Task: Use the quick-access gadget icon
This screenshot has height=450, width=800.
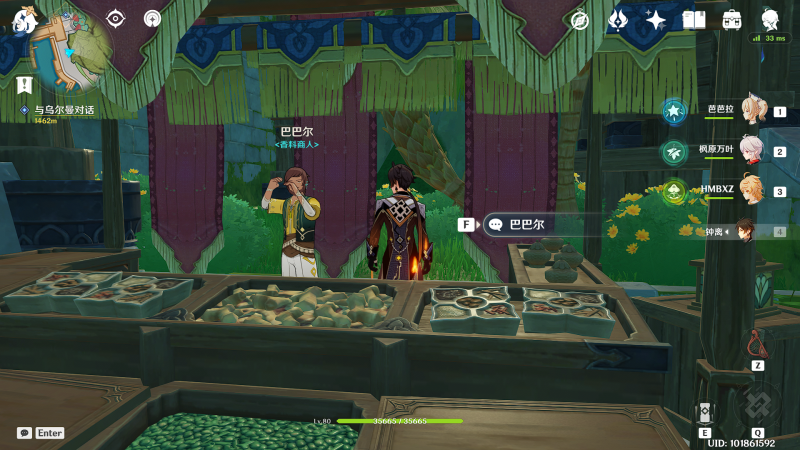Action: (x=758, y=343)
